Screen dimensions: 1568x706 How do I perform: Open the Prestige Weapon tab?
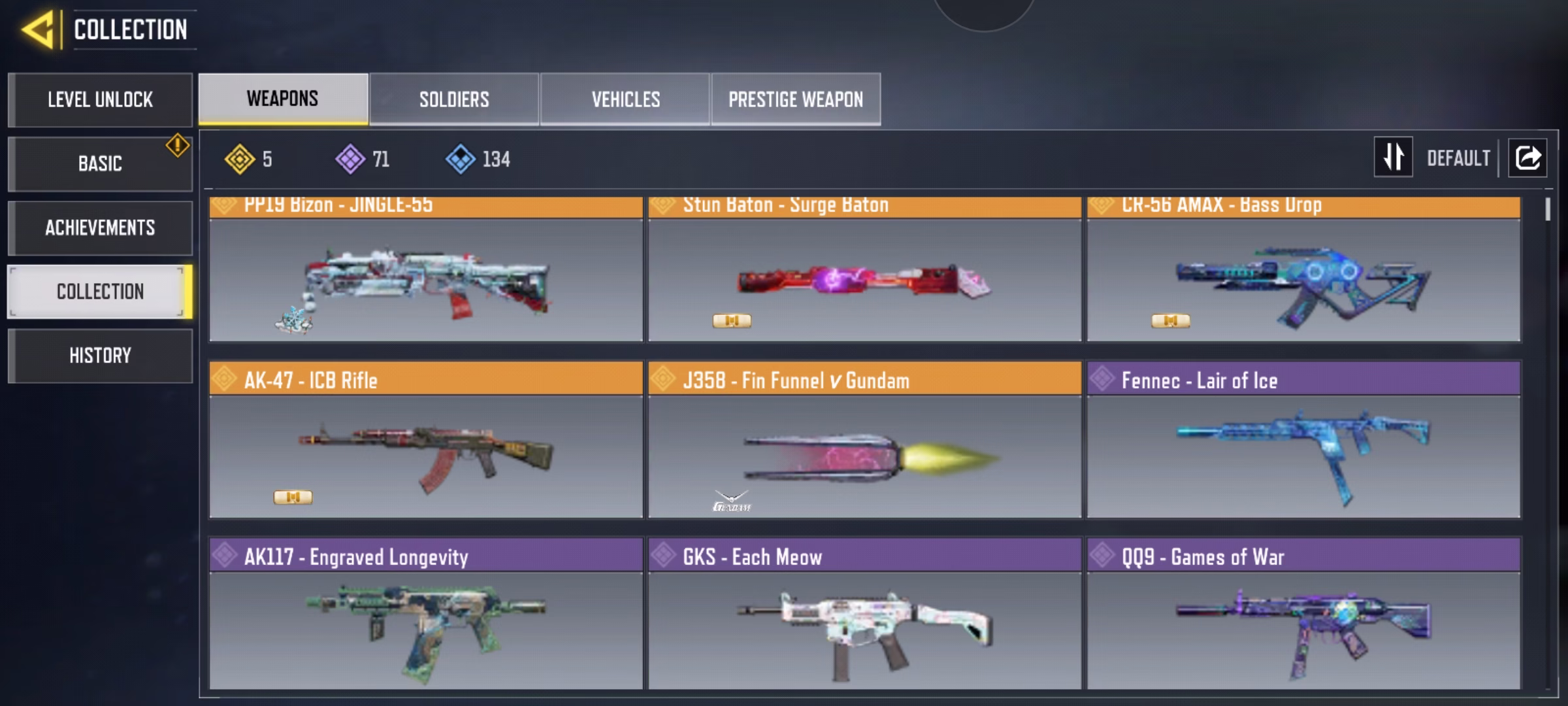tap(796, 99)
